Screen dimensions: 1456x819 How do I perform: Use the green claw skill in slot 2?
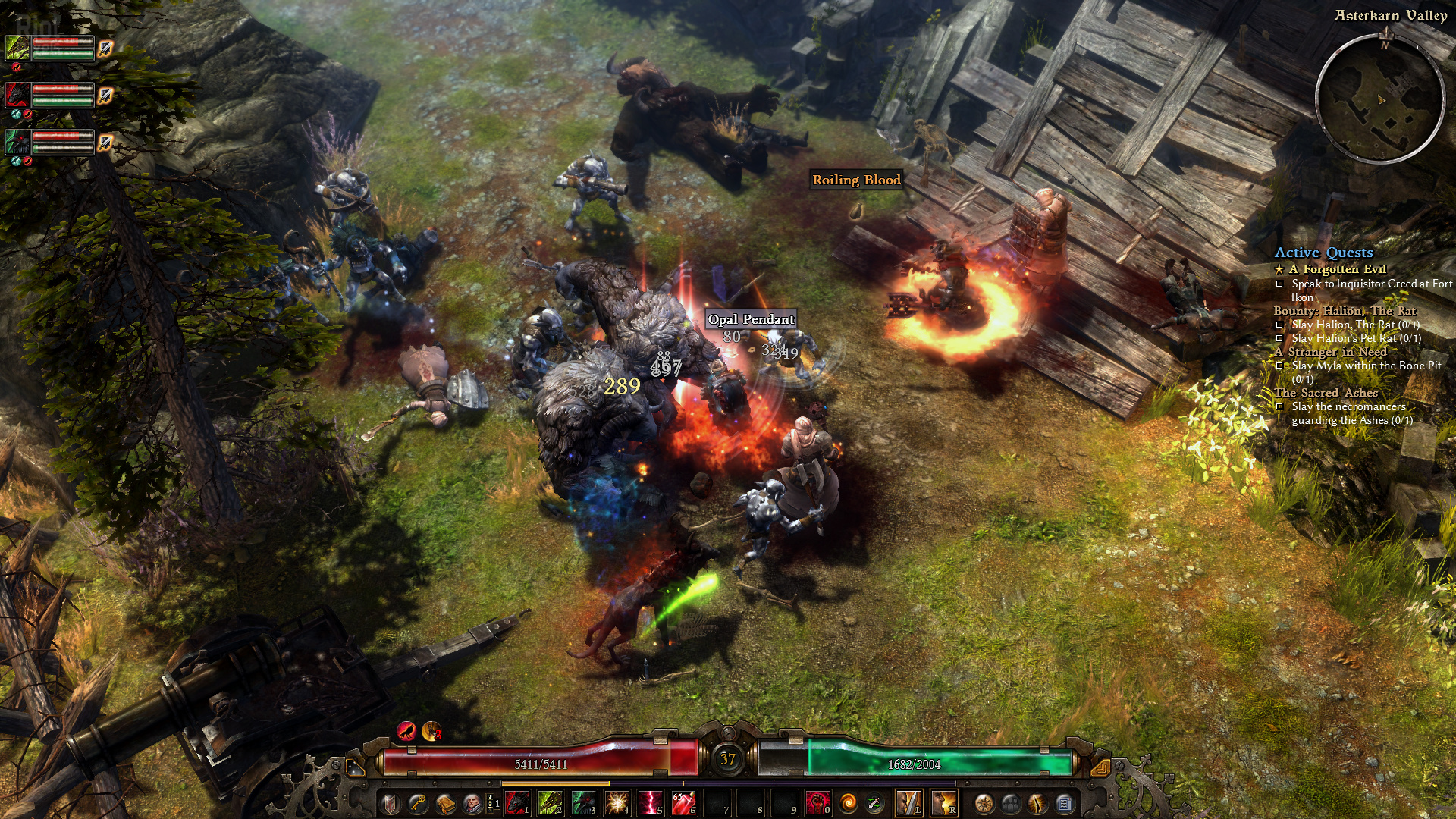tap(550, 803)
